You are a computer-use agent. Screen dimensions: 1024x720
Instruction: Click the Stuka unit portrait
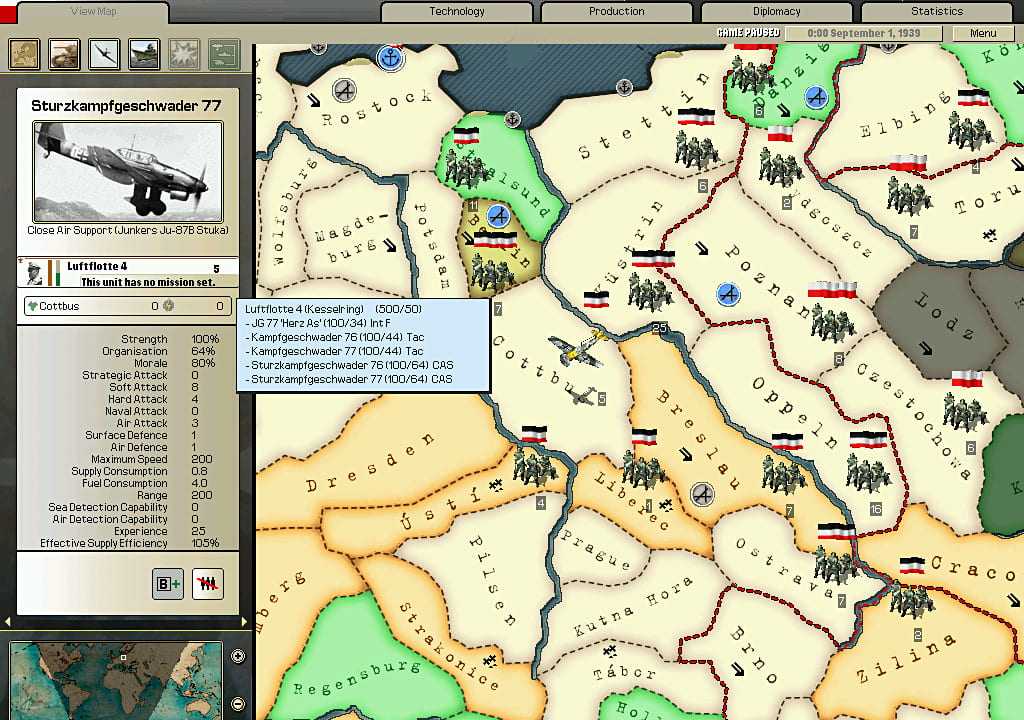coord(127,172)
